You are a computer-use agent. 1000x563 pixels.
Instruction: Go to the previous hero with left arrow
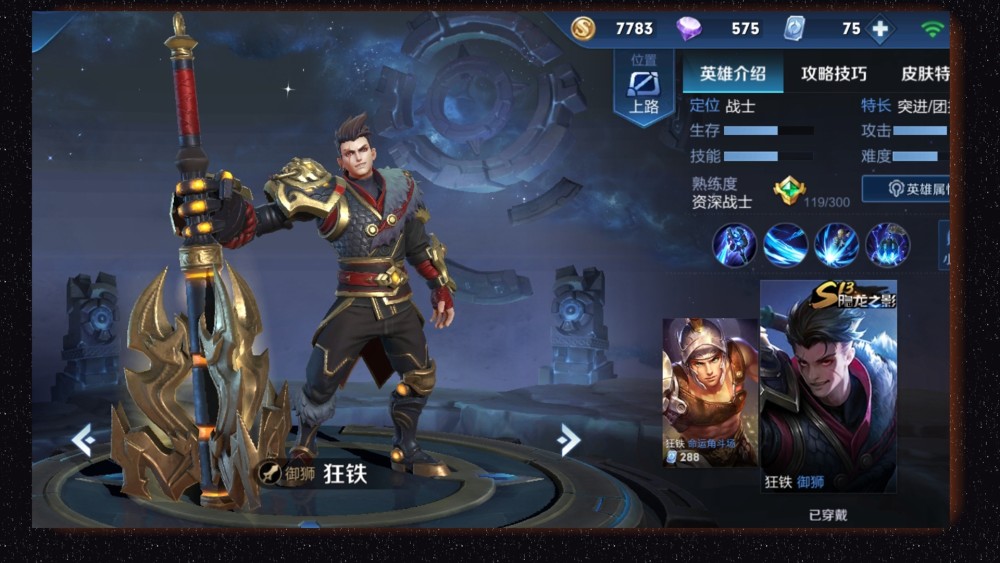(x=83, y=438)
